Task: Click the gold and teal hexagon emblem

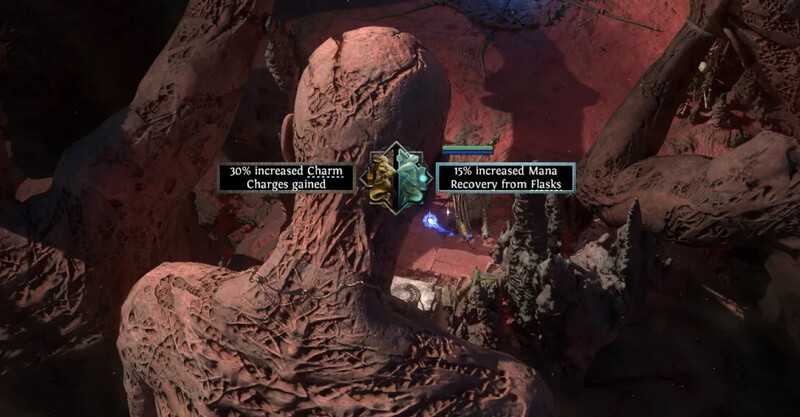Action: 396,177
